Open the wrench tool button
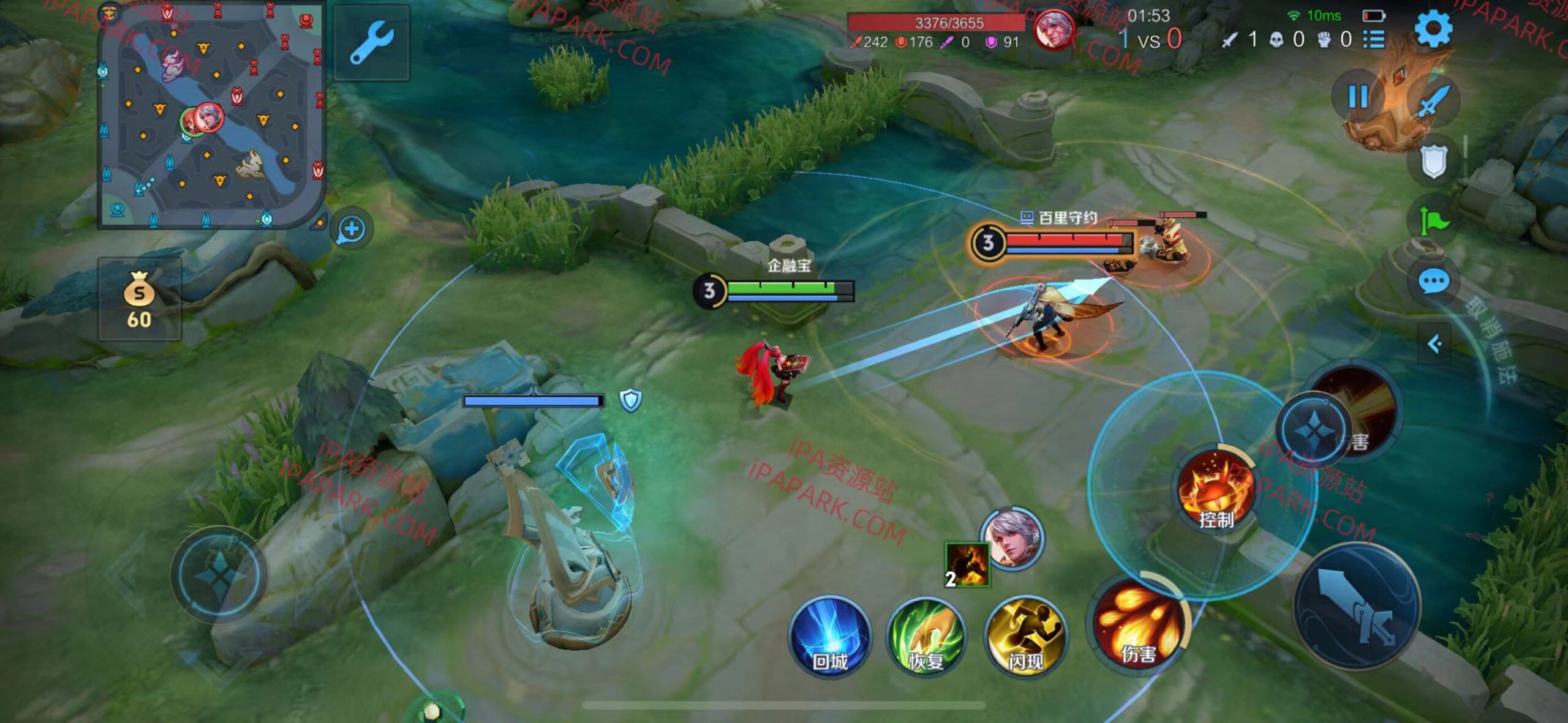The image size is (1568, 723). point(371,43)
